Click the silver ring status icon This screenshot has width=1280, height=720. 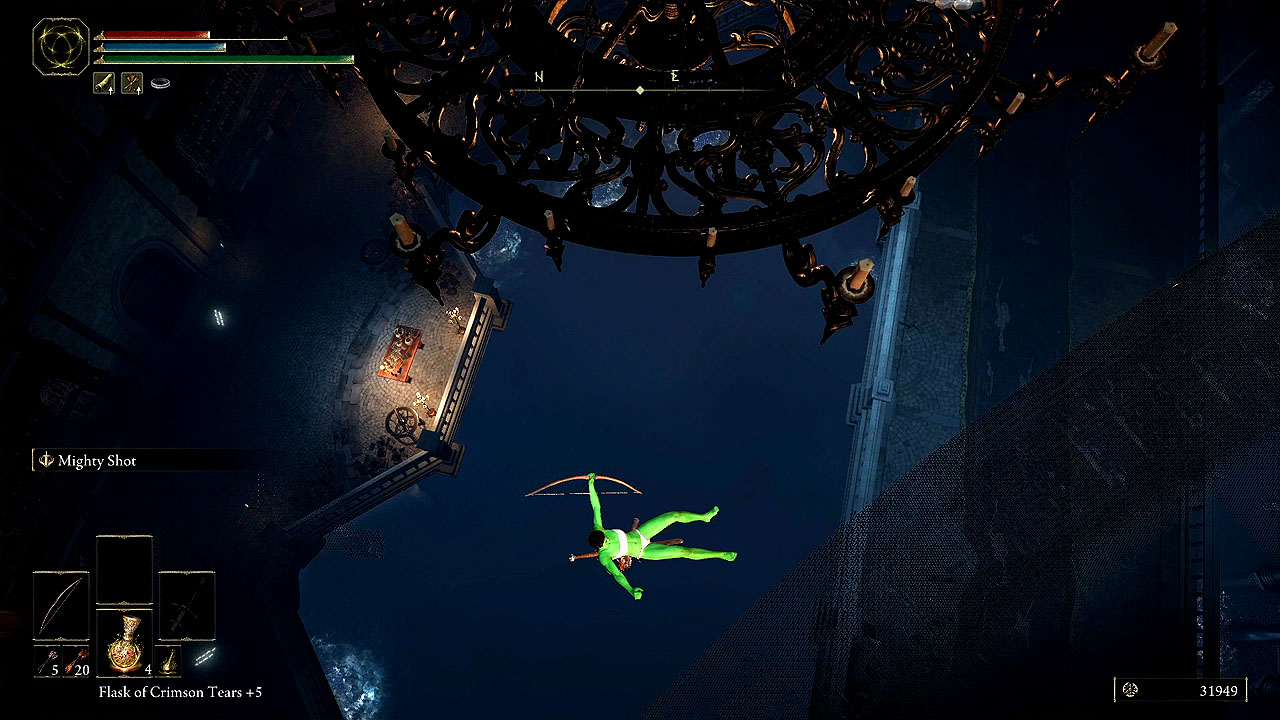160,83
